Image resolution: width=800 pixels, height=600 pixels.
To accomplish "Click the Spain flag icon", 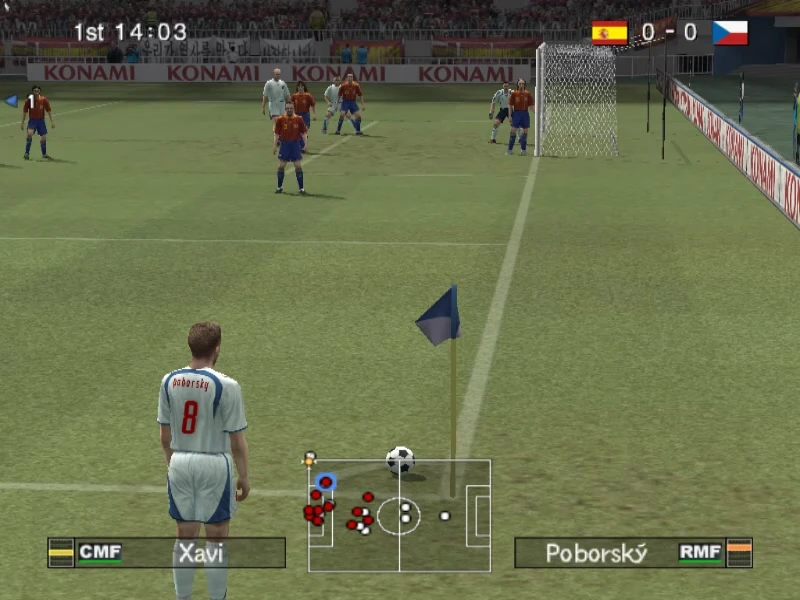I will pos(609,33).
